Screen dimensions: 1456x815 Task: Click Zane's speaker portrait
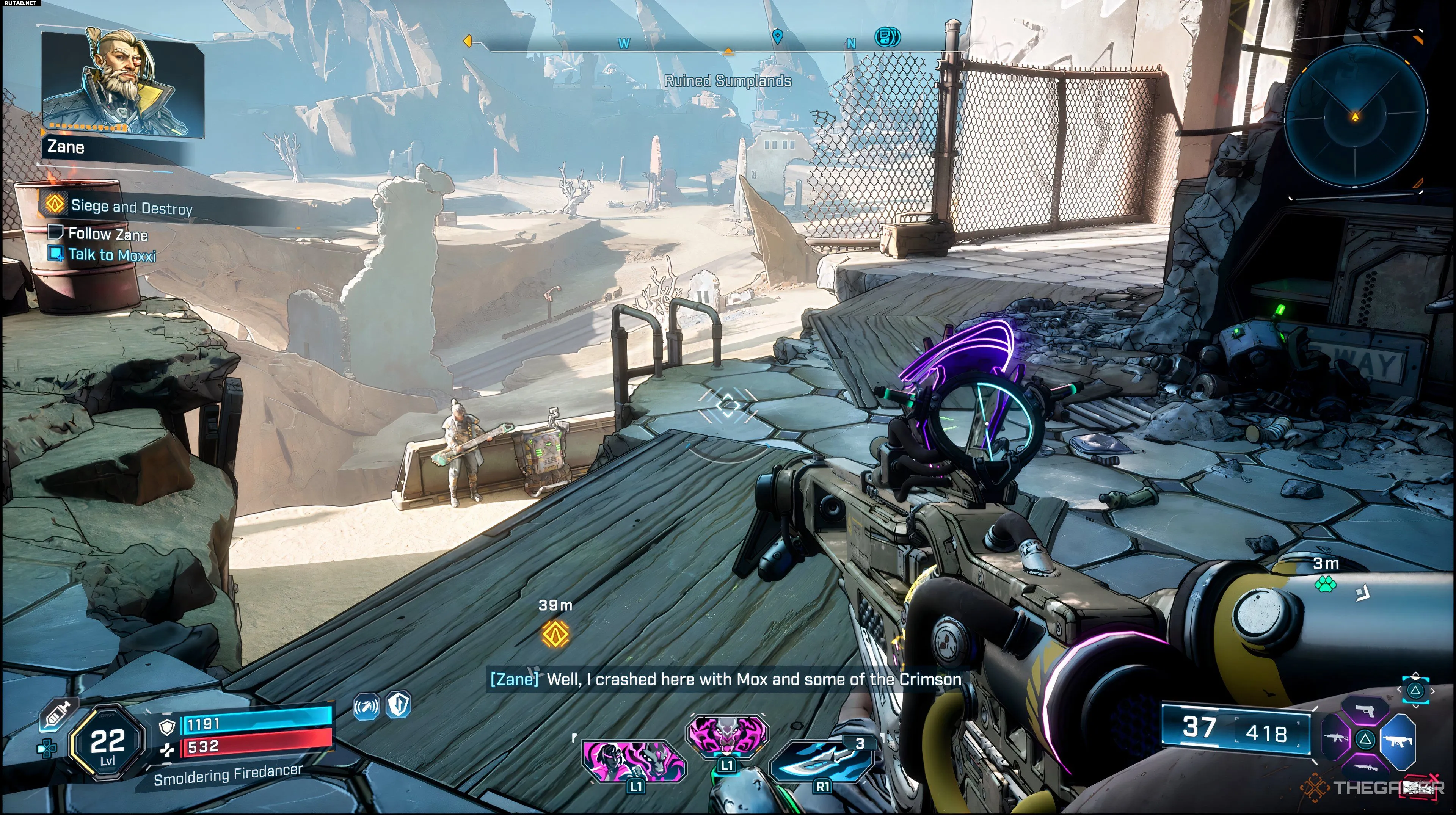pos(122,84)
